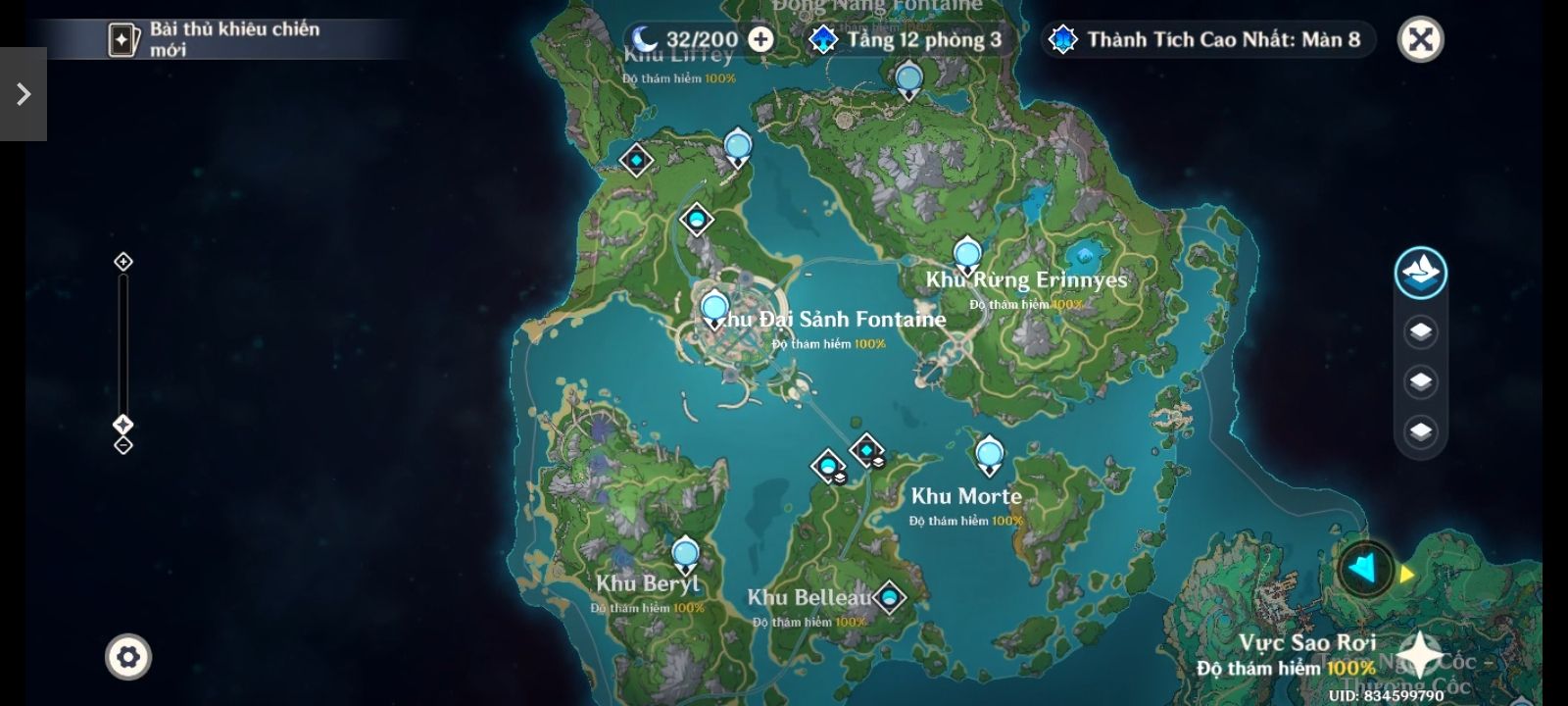
Task: Zoom out using the slider's minus button
Action: [x=123, y=445]
